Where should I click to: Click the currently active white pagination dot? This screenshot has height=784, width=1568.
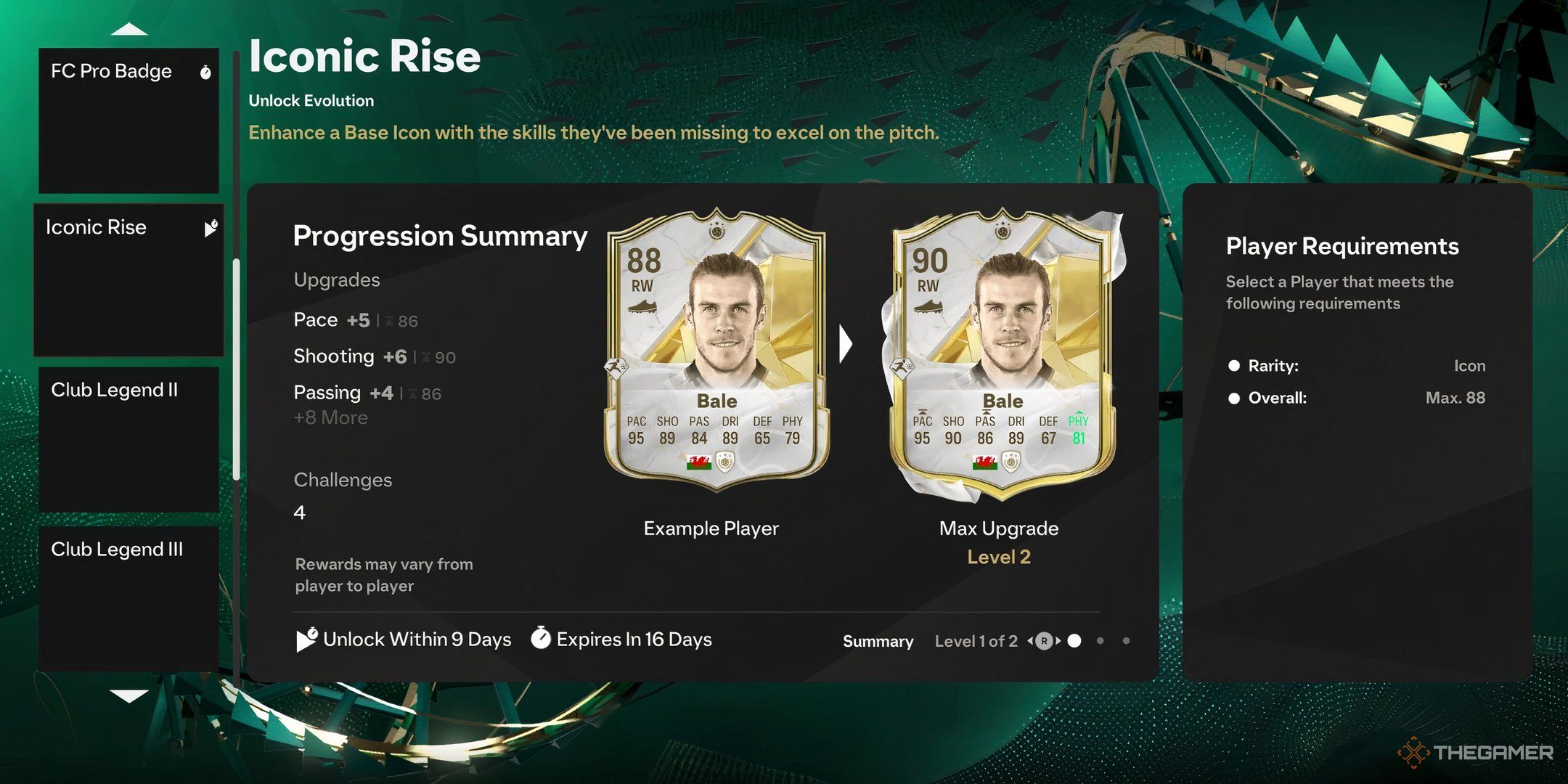(1073, 641)
